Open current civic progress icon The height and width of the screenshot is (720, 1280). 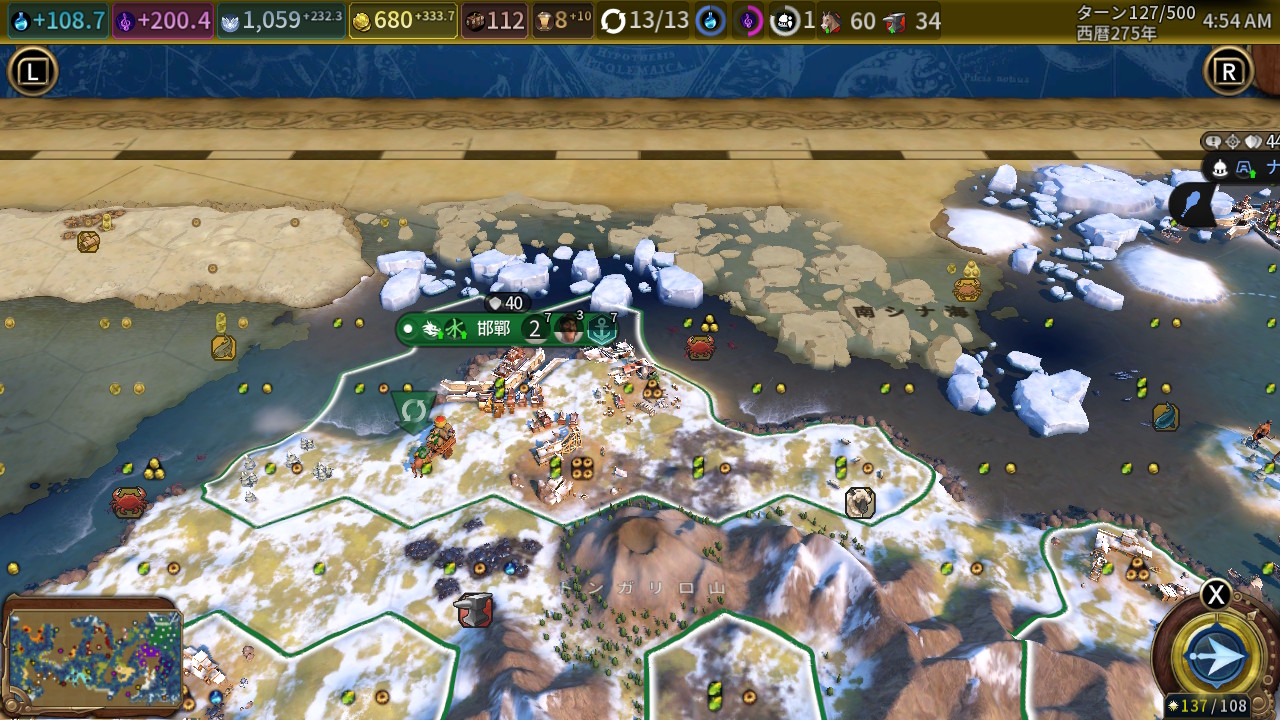(x=749, y=20)
